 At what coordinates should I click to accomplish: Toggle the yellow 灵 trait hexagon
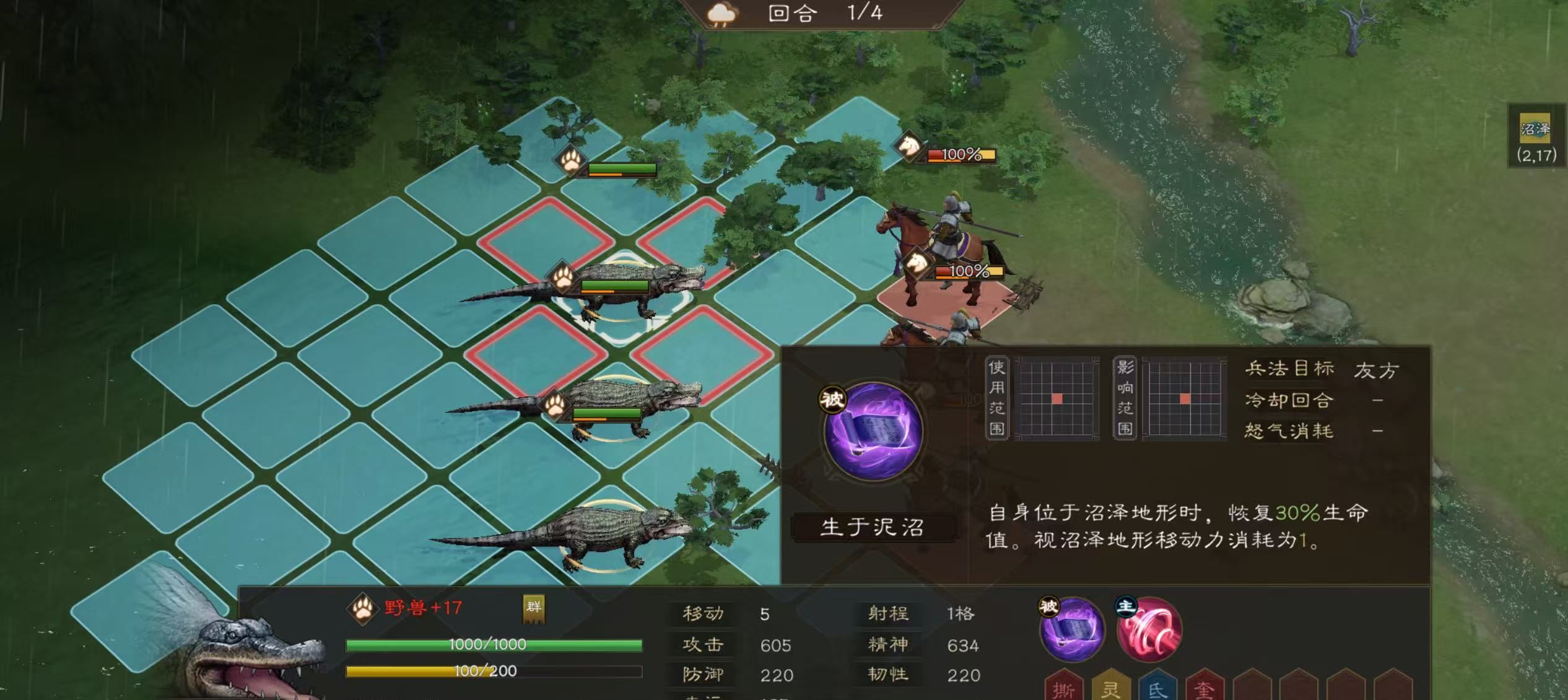(x=1110, y=689)
